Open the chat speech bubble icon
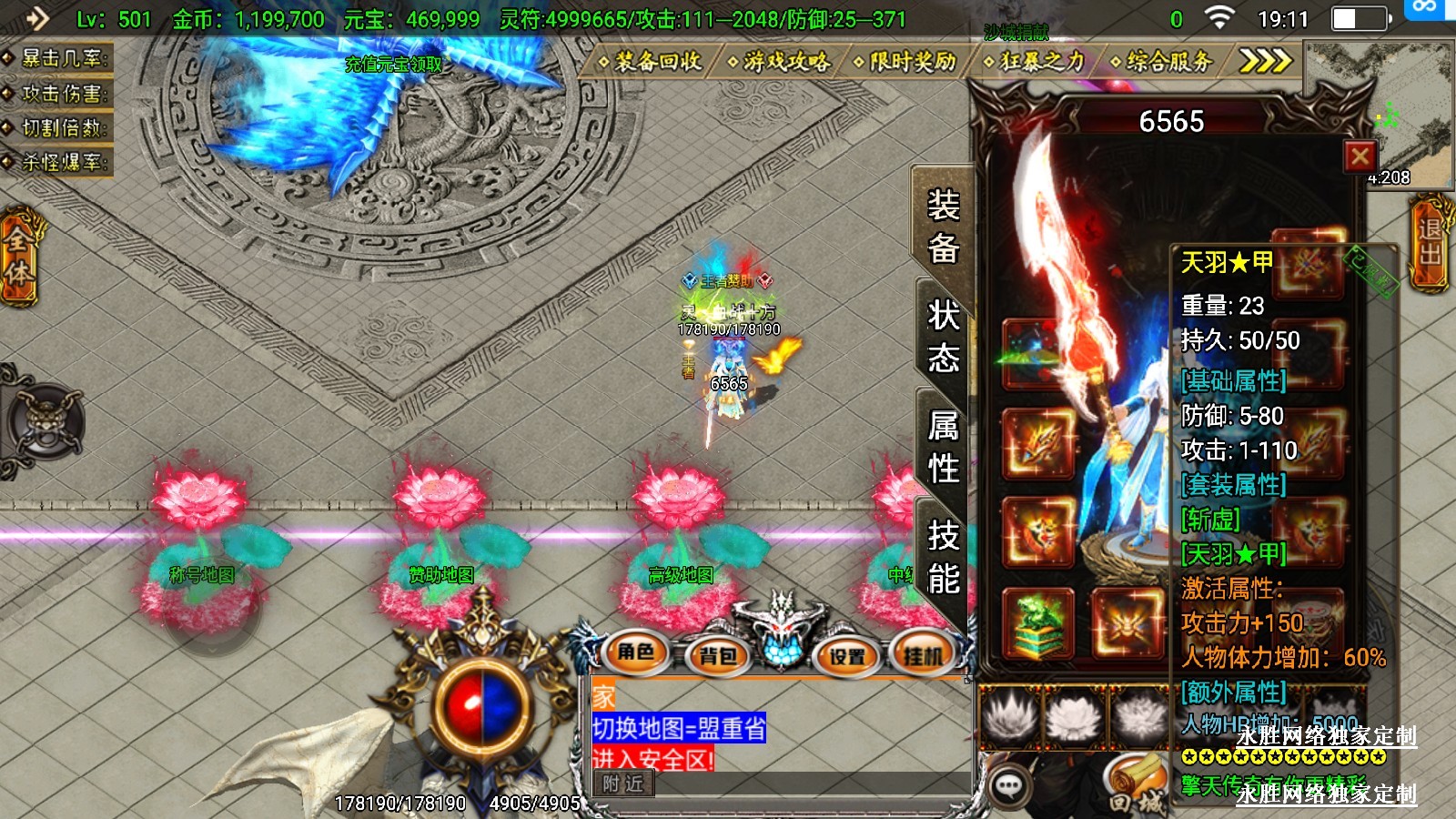The height and width of the screenshot is (819, 1456). click(1009, 785)
